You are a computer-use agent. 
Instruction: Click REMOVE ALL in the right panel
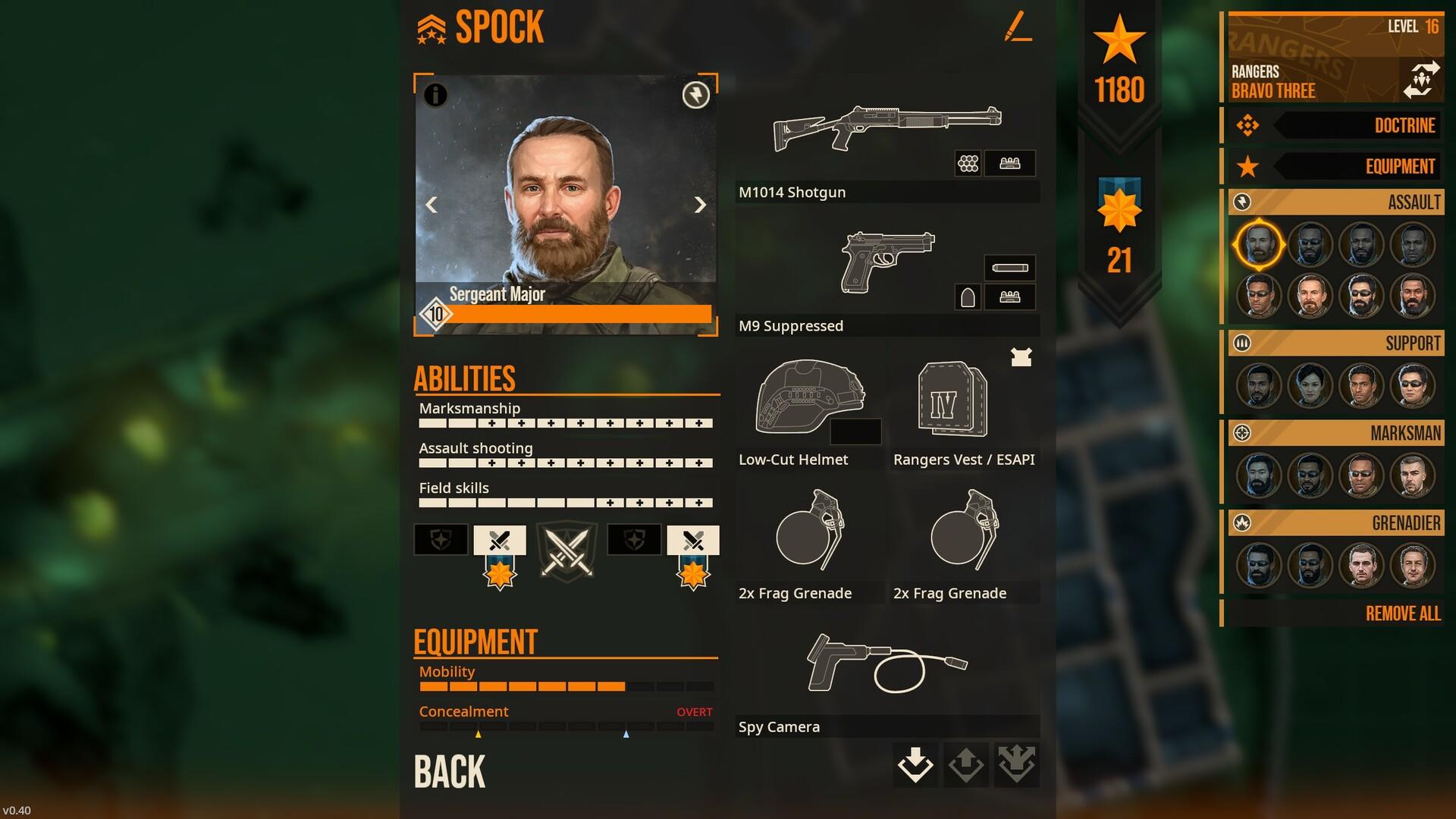tap(1401, 614)
